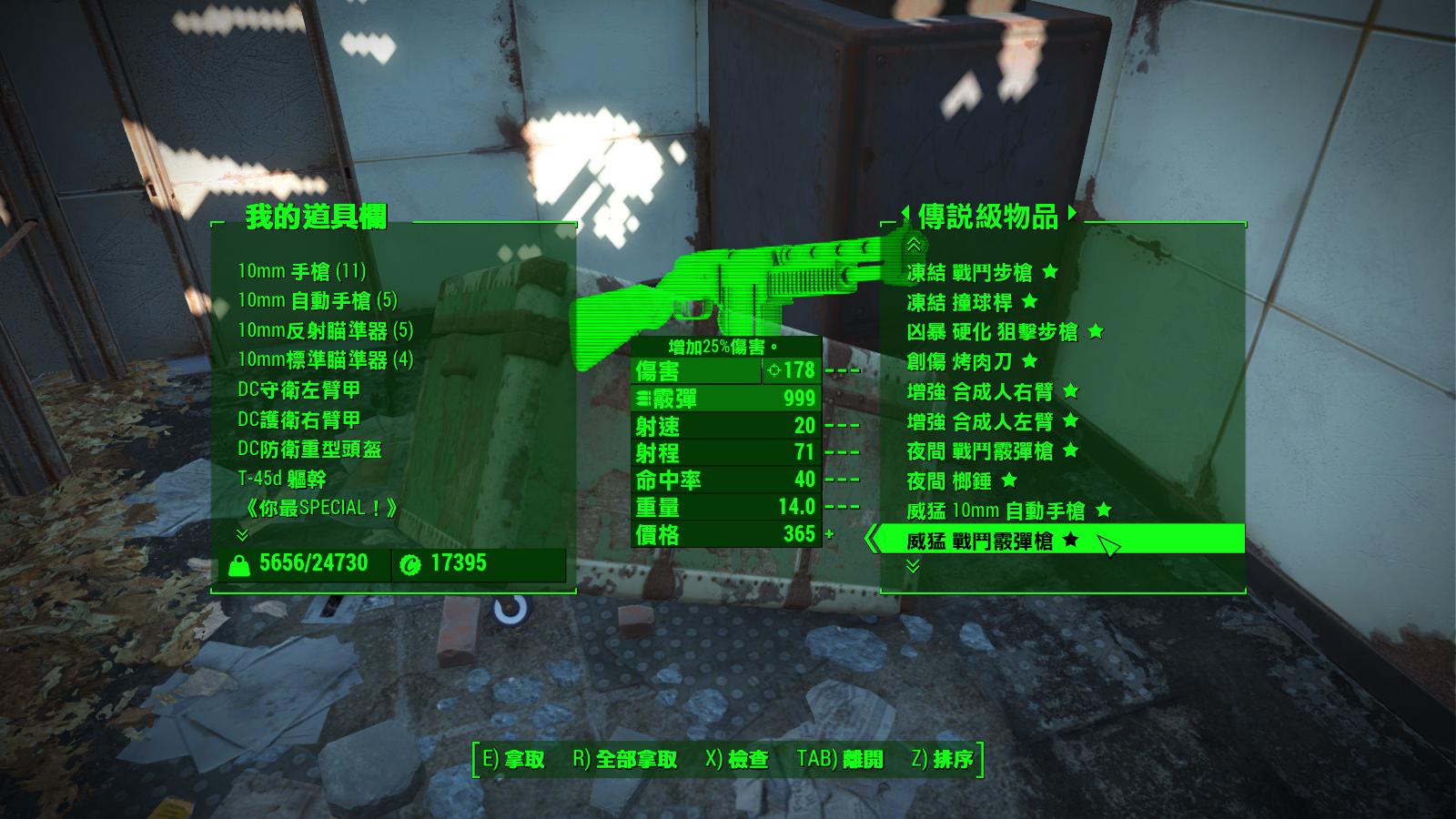Select the 10mm反射瞄準器 (5) entry
Image resolution: width=1456 pixels, height=819 pixels.
coord(325,330)
